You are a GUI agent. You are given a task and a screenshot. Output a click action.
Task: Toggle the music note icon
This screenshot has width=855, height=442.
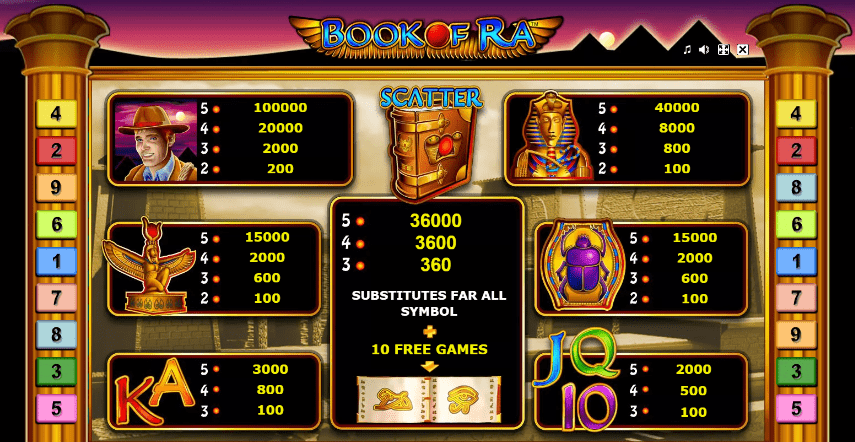click(x=687, y=49)
